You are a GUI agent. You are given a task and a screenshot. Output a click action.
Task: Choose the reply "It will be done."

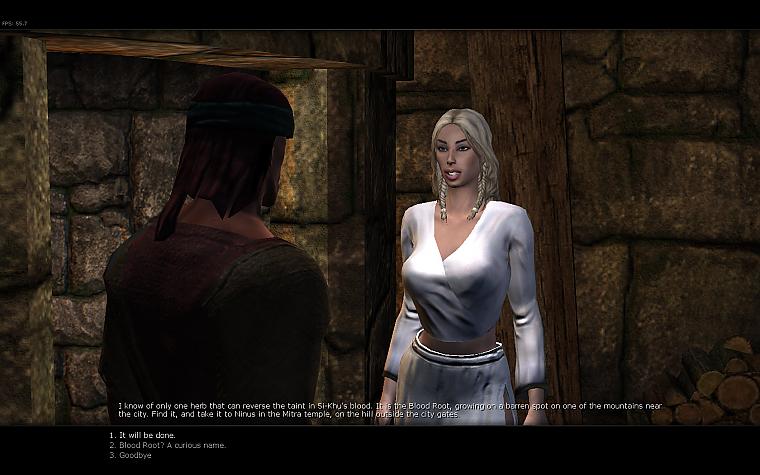[x=137, y=435]
